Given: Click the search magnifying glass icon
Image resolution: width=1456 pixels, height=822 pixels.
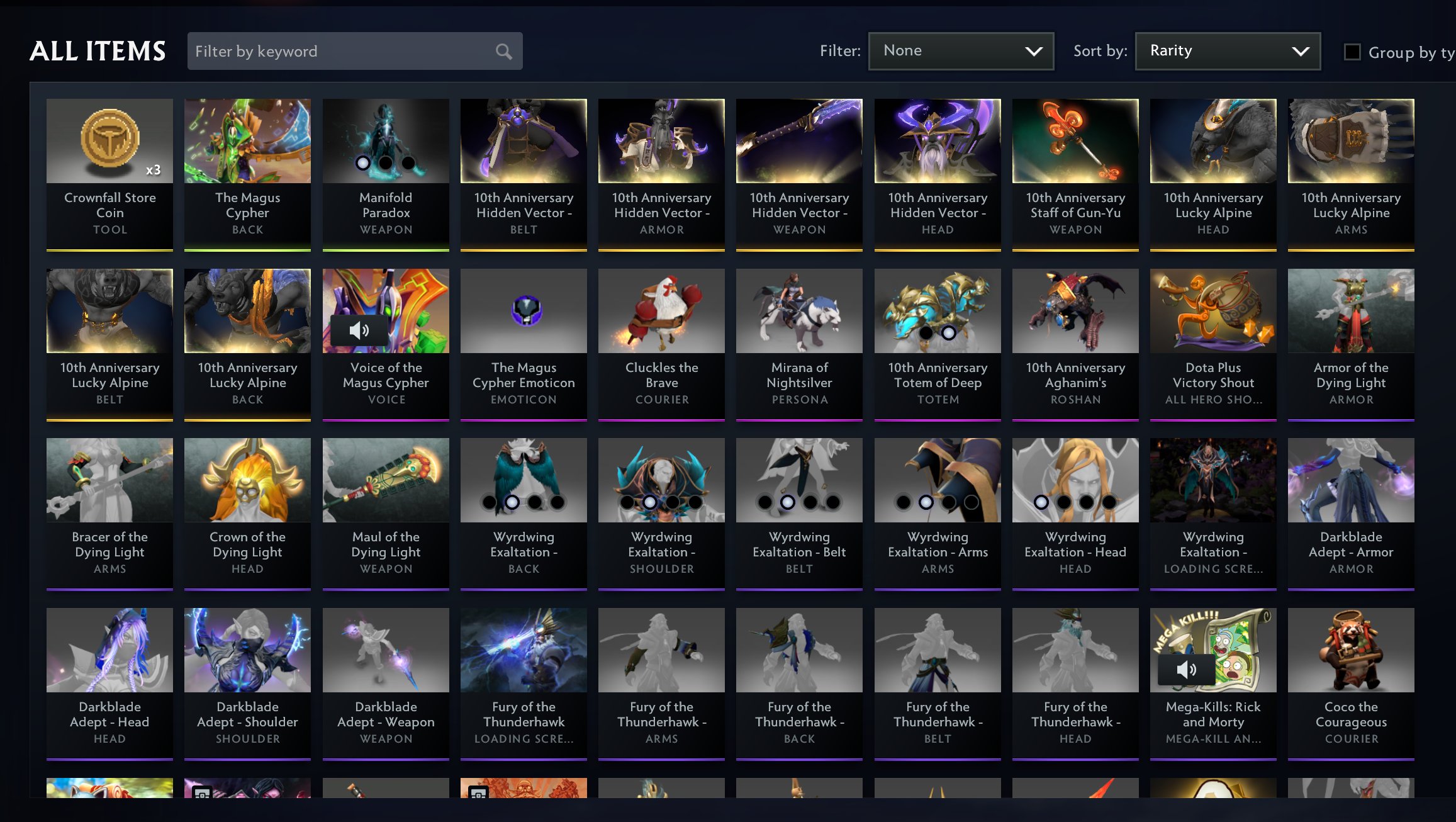Looking at the screenshot, I should click(503, 51).
